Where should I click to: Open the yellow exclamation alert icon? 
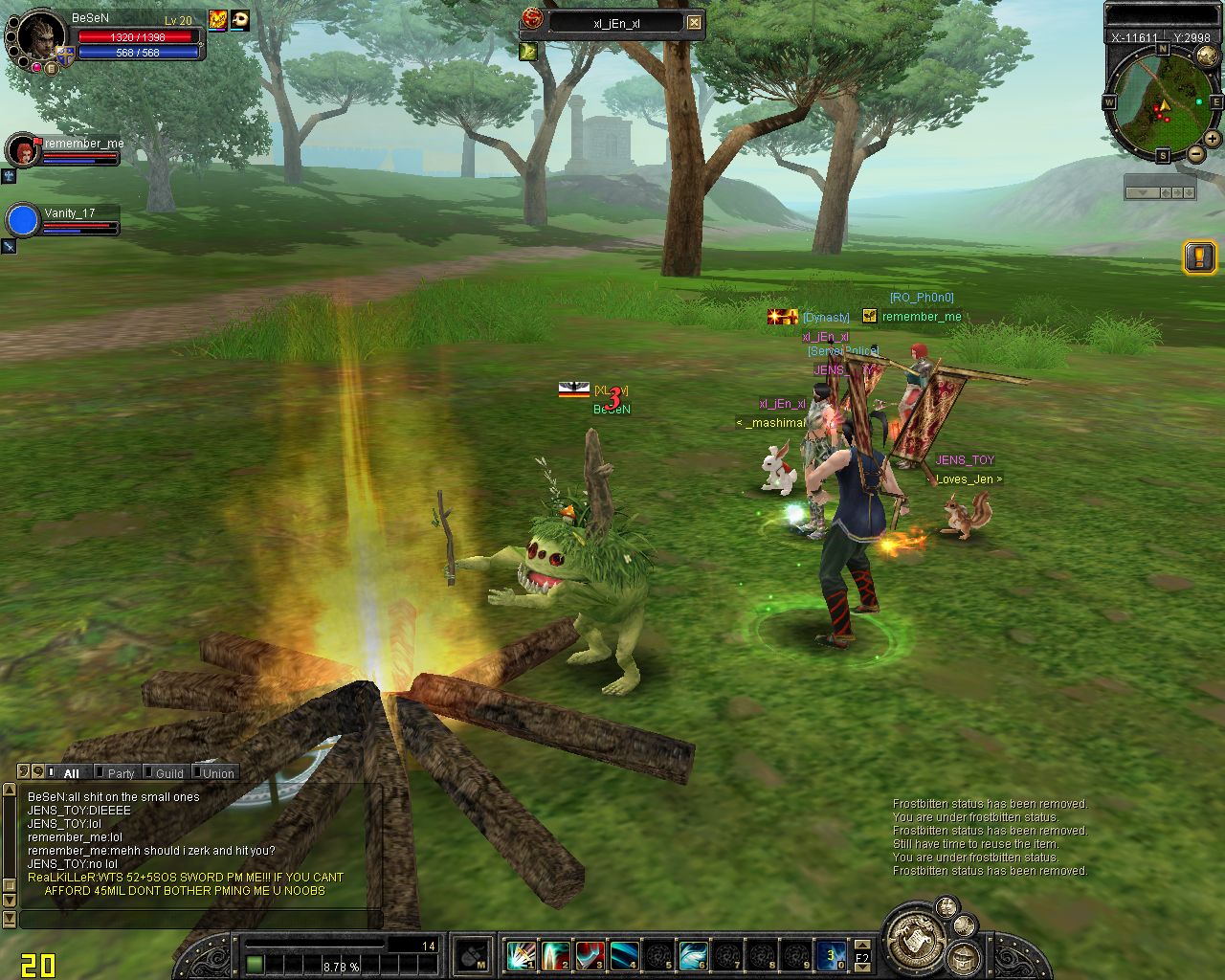coord(1199,256)
